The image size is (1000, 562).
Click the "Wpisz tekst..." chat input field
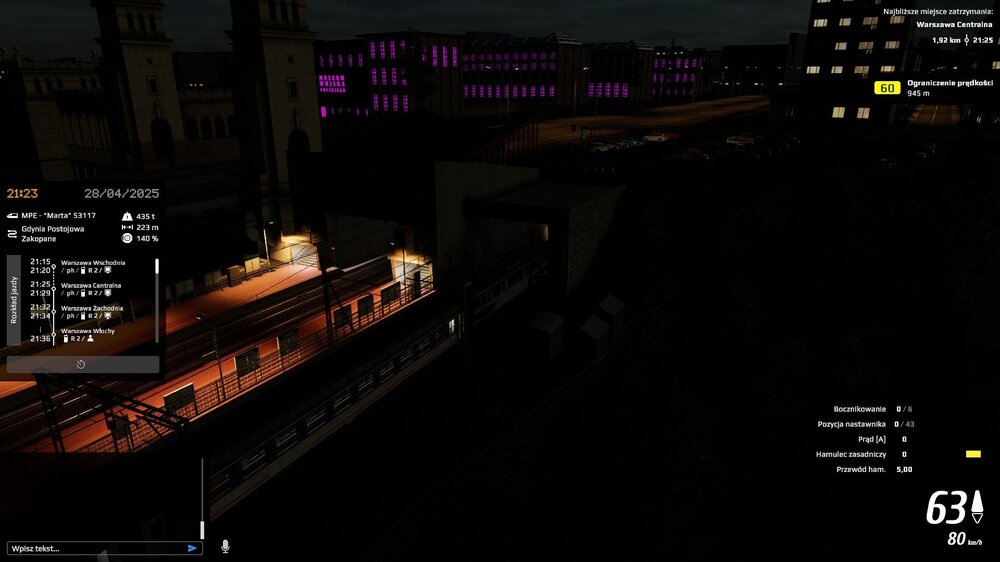coord(95,548)
